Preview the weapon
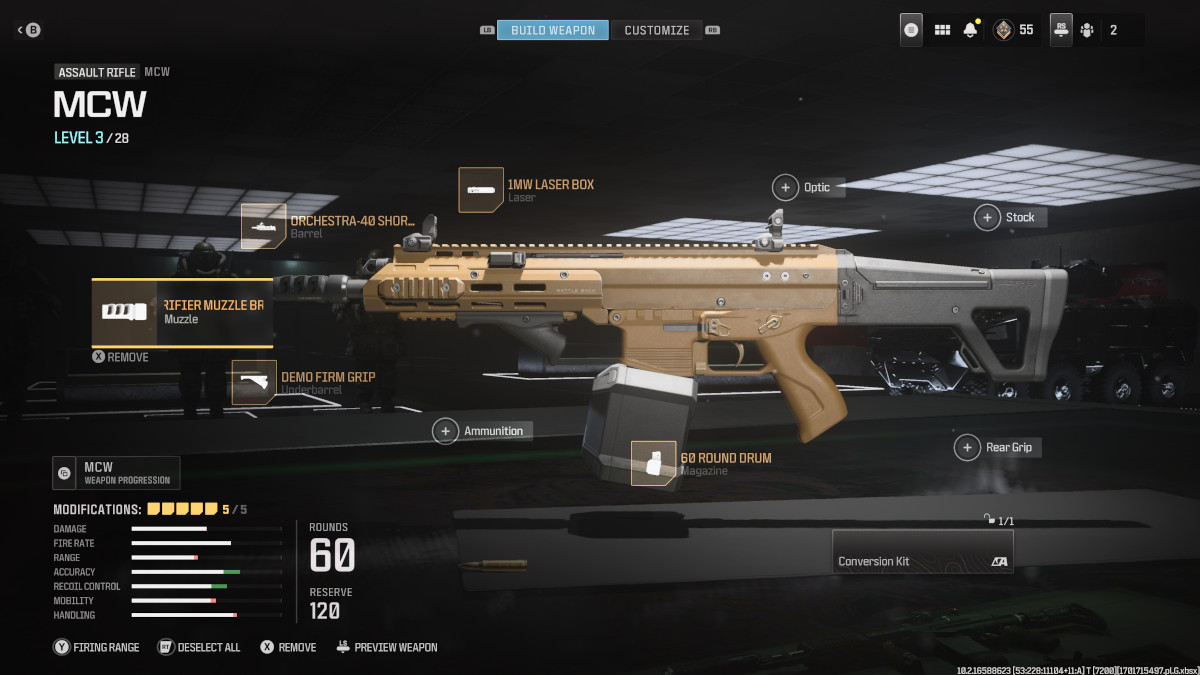This screenshot has width=1200, height=675. 386,647
